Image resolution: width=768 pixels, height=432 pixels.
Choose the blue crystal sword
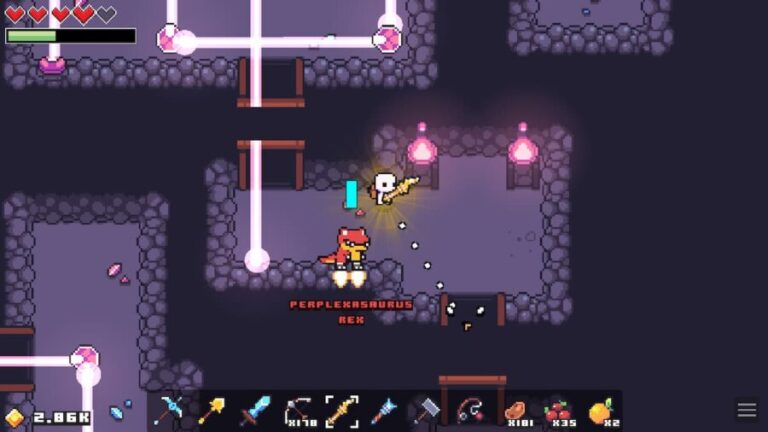tap(255, 410)
